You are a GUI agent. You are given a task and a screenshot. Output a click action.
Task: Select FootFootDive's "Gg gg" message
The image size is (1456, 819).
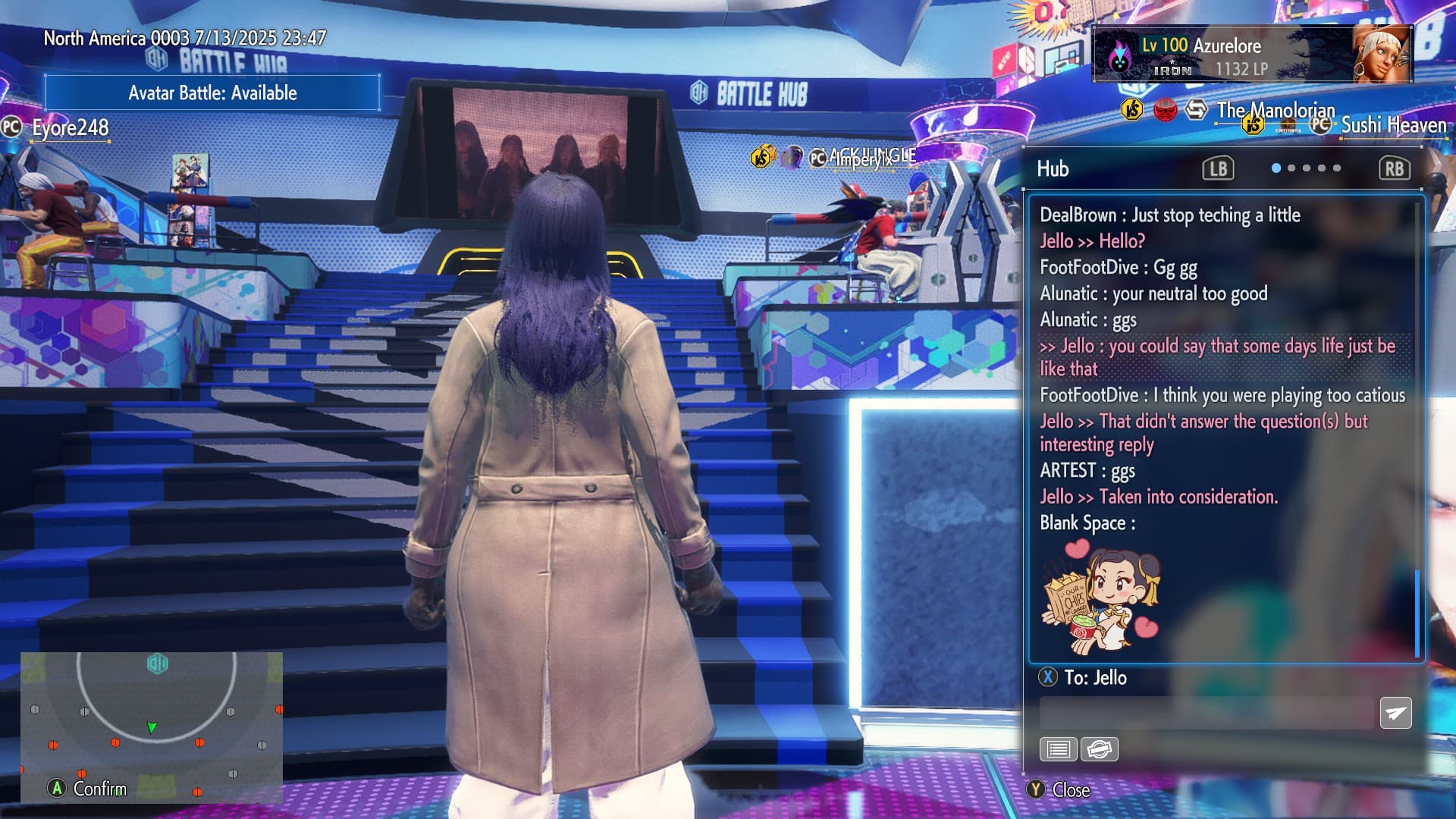(x=1118, y=268)
